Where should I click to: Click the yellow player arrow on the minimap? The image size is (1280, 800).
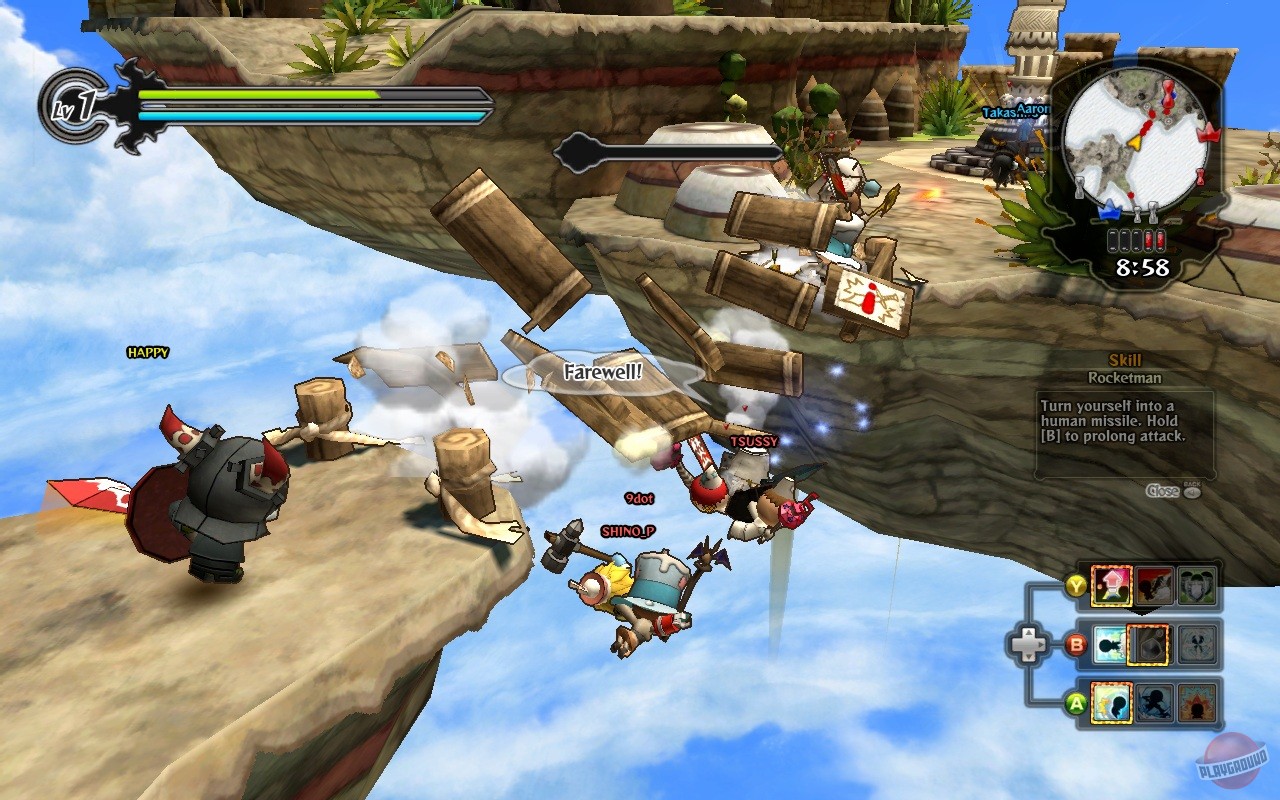click(1136, 141)
